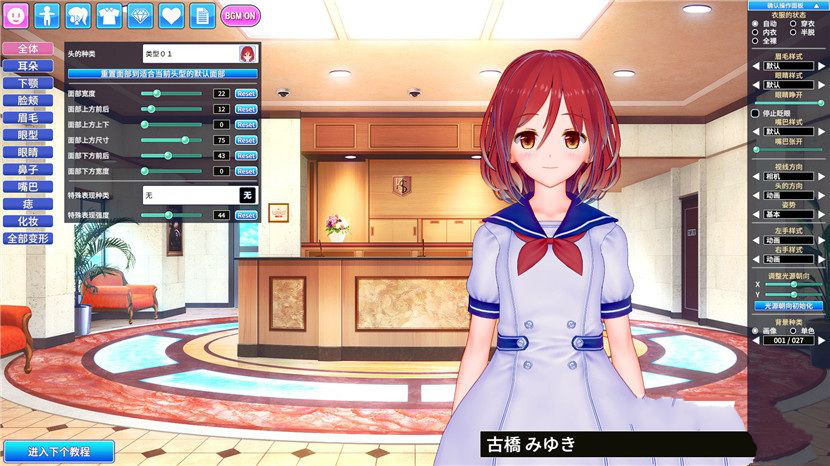Switch to the 眉毛 (eyebrows) tab

(x=27, y=118)
